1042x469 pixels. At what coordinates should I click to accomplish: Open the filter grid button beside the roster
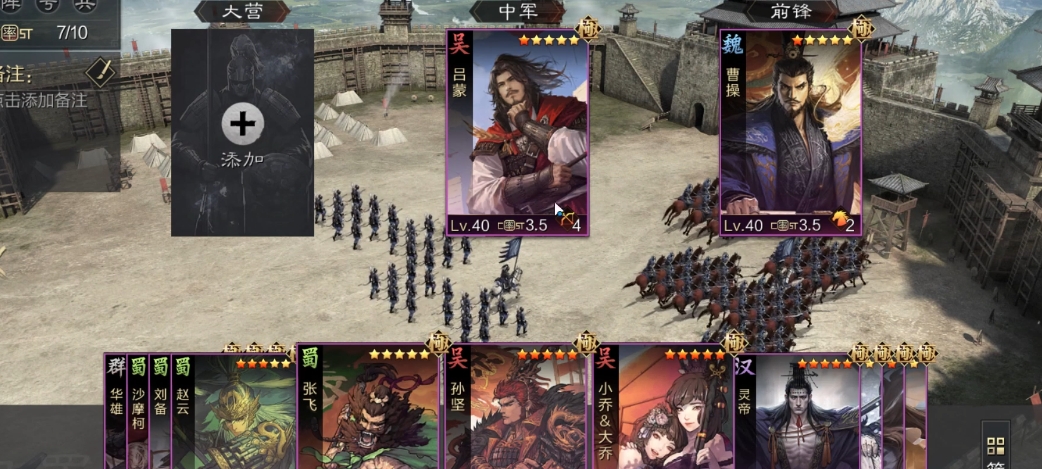click(x=995, y=447)
